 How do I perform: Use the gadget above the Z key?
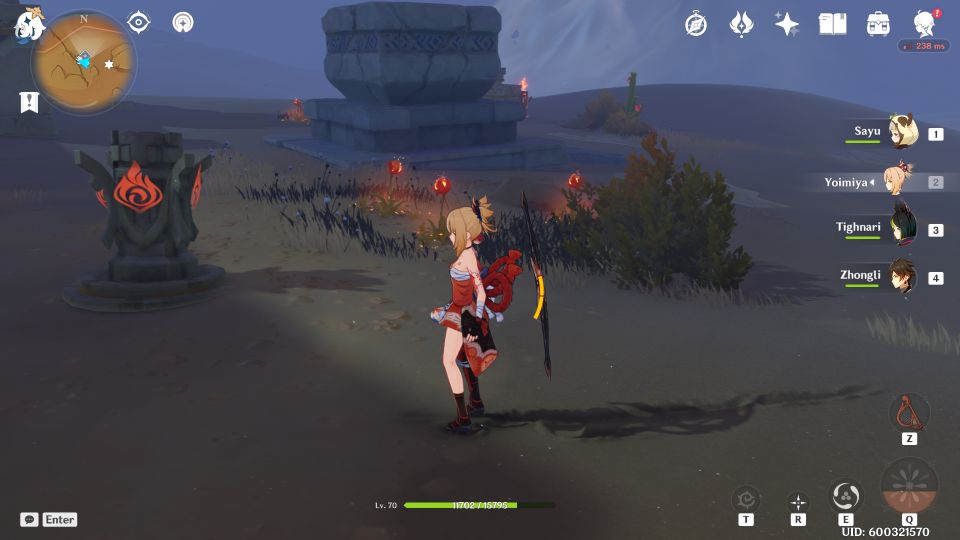pyautogui.click(x=909, y=411)
